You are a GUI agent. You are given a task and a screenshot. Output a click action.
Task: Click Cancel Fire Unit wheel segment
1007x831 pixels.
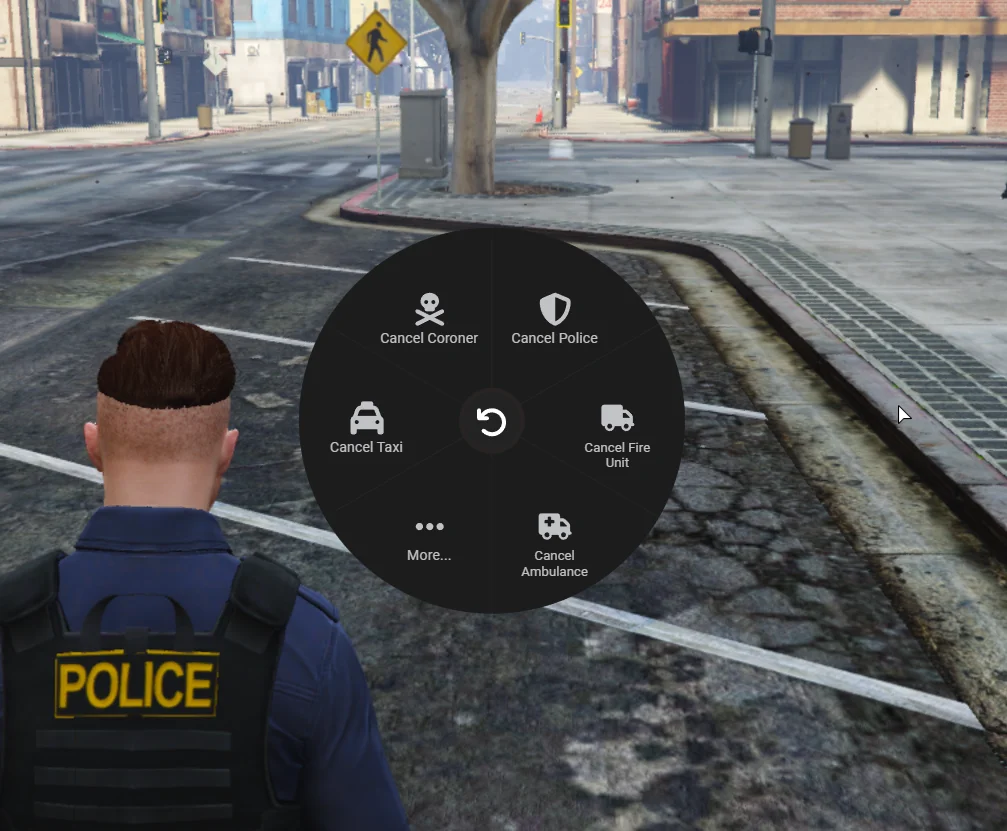click(x=617, y=434)
